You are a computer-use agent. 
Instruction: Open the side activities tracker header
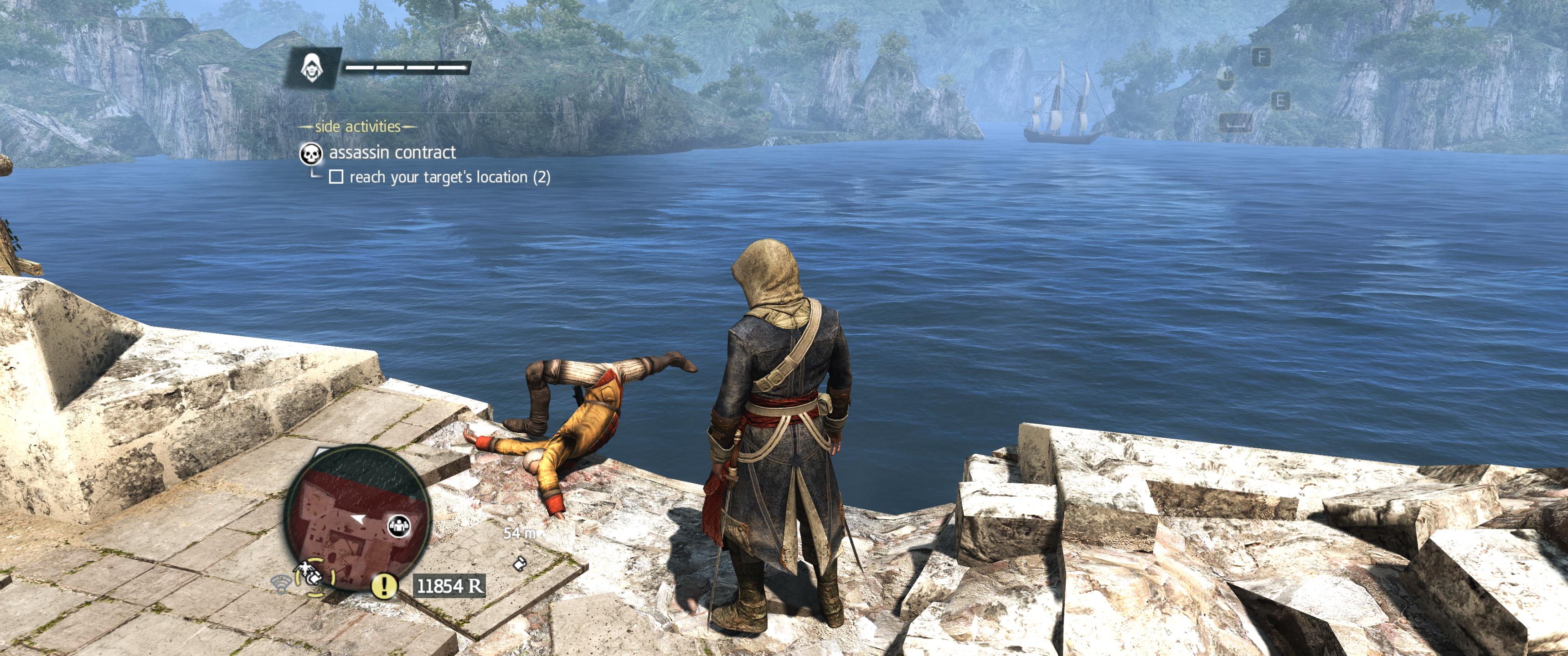(357, 127)
